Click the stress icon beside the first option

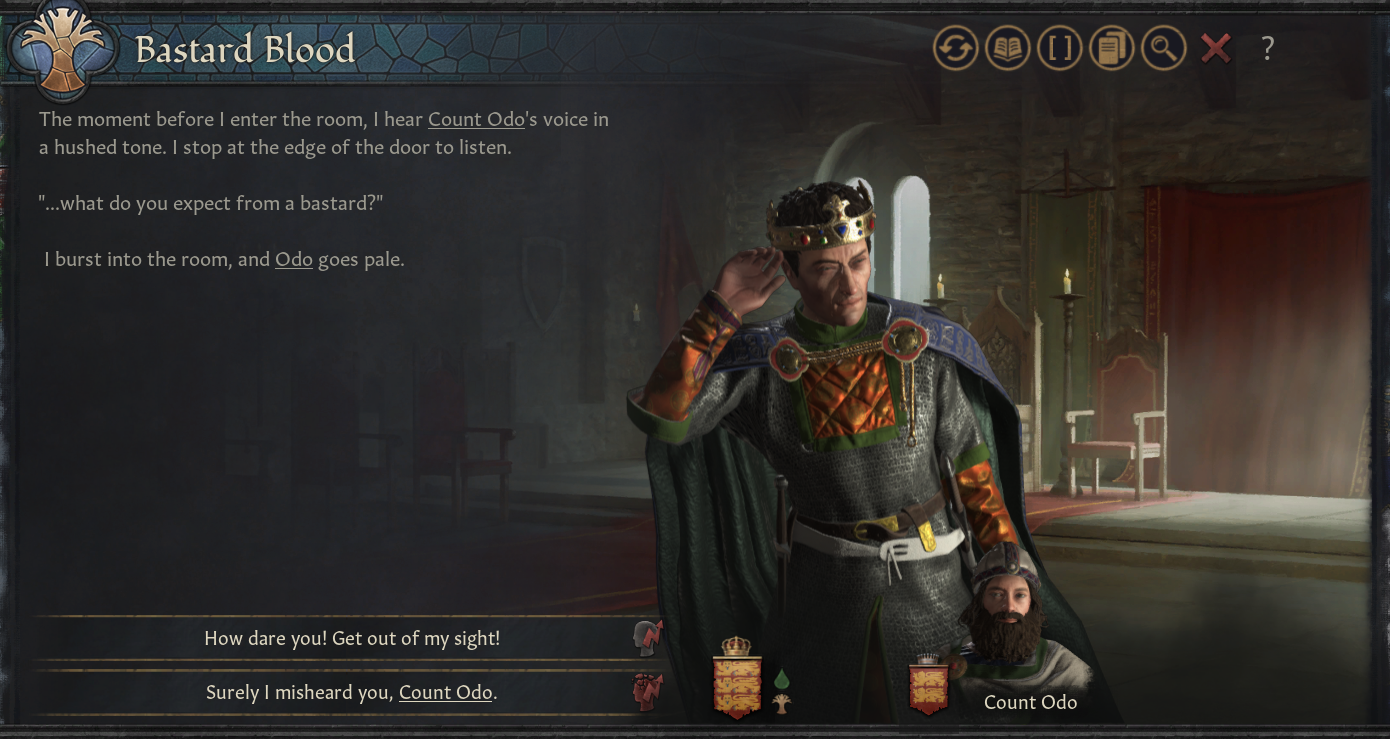[649, 638]
